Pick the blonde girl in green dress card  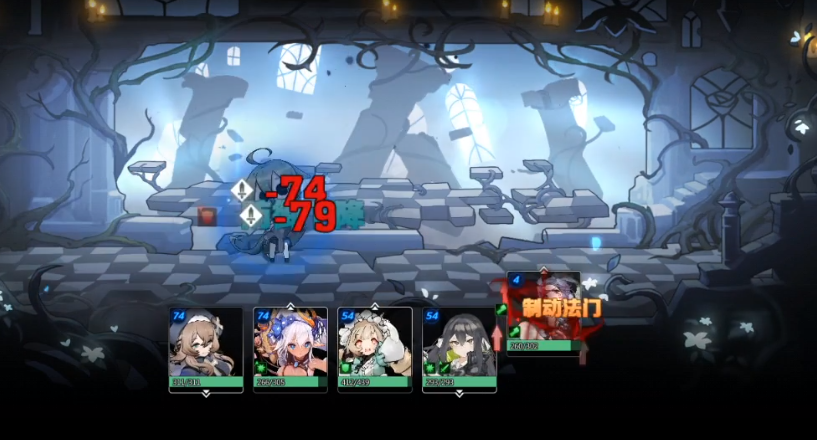pos(375,346)
